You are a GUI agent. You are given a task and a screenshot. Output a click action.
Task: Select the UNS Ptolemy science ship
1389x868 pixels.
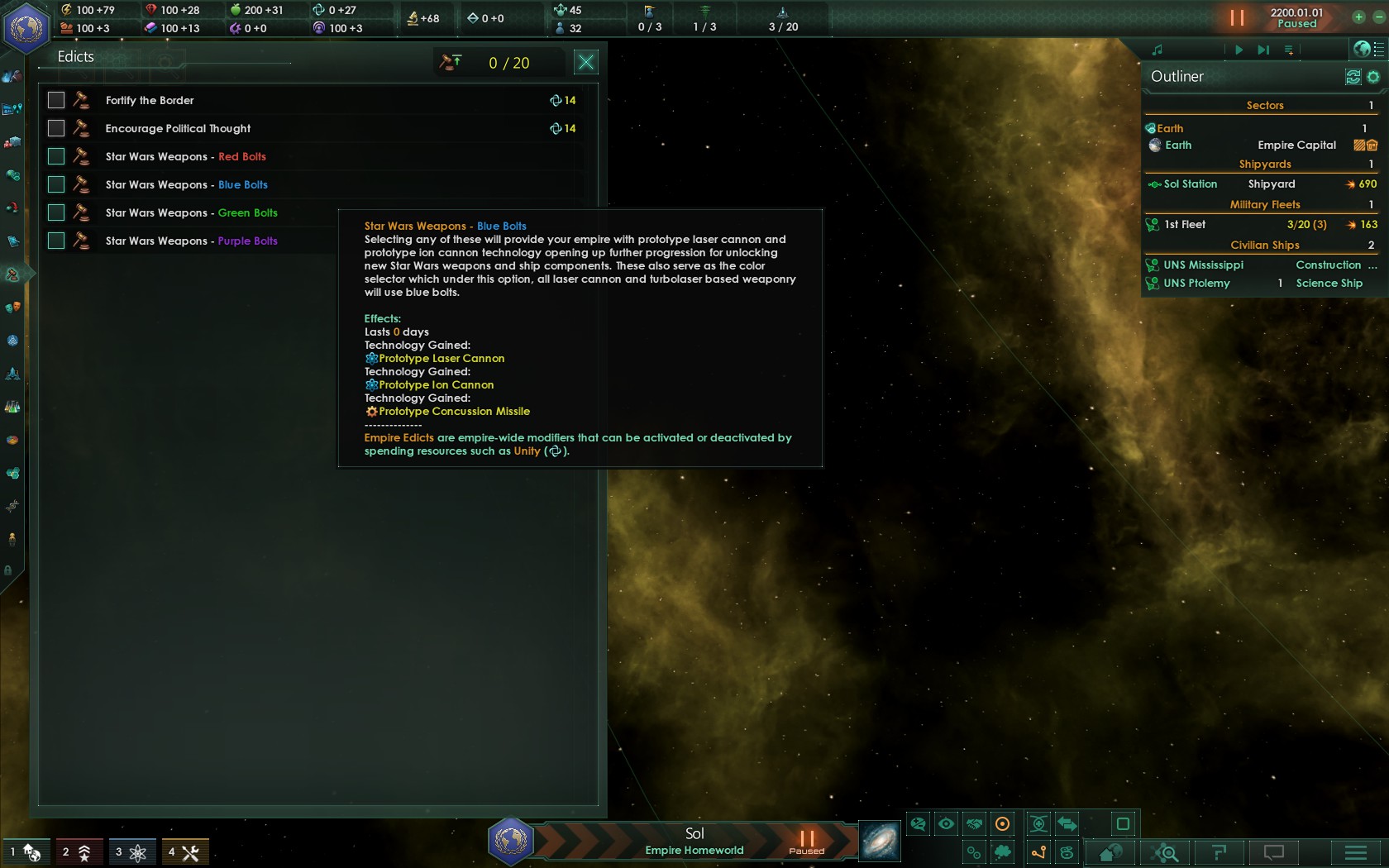pyautogui.click(x=1196, y=284)
